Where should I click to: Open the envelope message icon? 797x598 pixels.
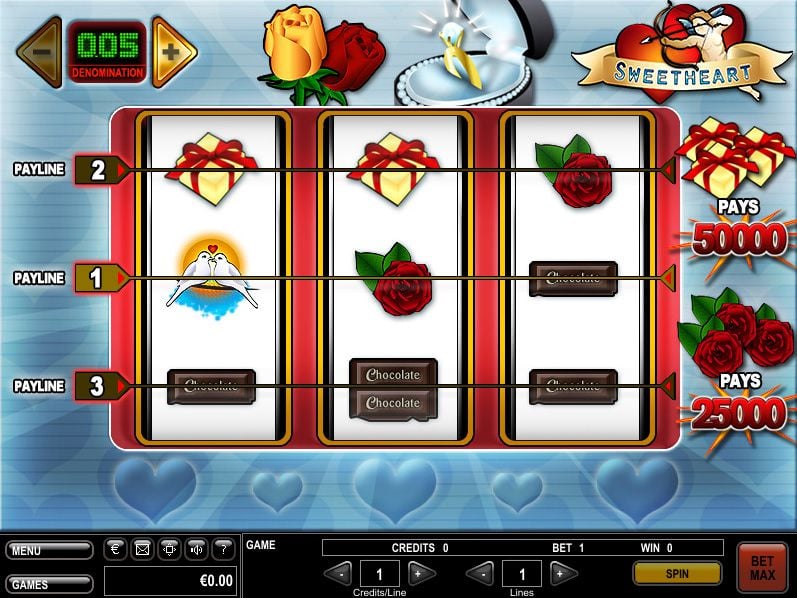(142, 549)
